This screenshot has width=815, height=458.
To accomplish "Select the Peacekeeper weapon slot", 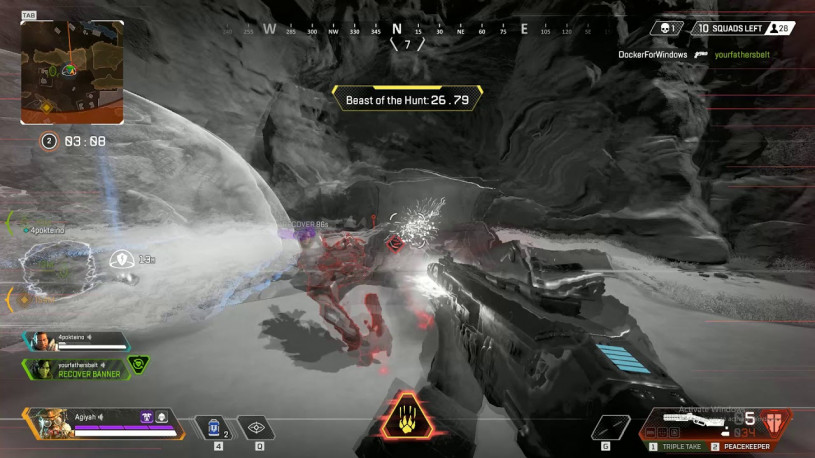I will [746, 444].
